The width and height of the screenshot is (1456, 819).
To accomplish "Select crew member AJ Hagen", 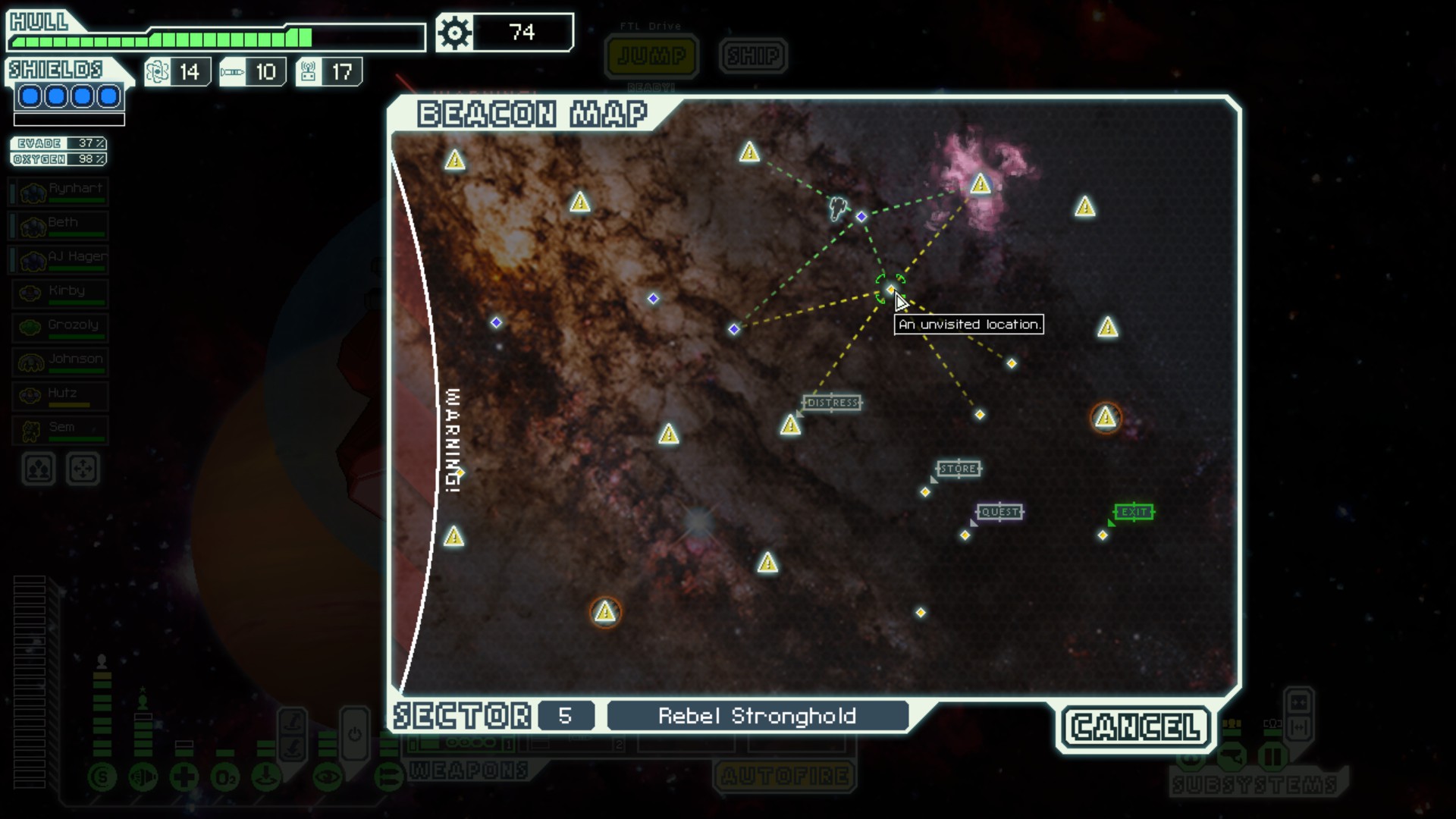I will coord(59,261).
